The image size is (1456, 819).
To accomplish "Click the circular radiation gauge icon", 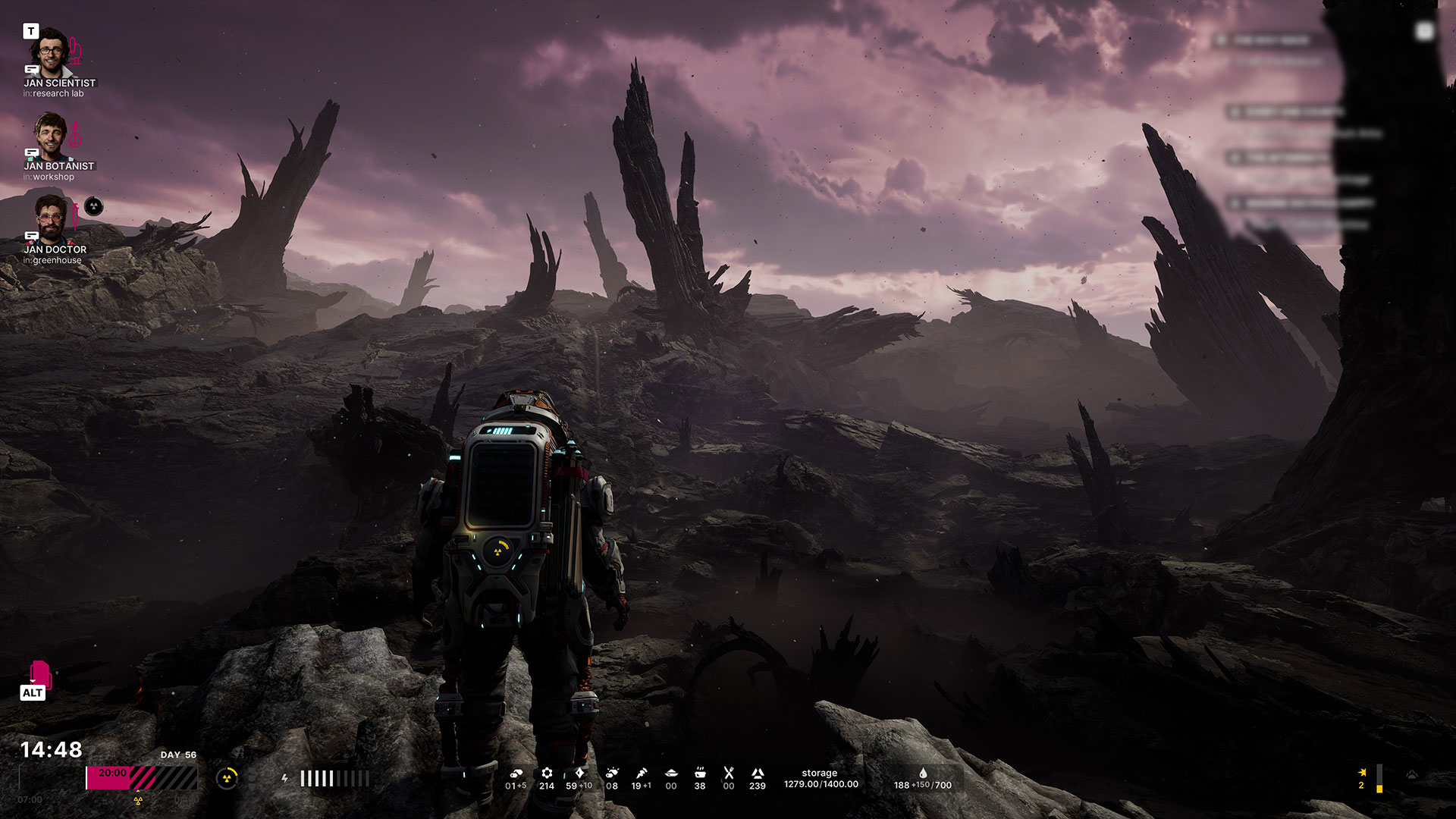I will 227,778.
